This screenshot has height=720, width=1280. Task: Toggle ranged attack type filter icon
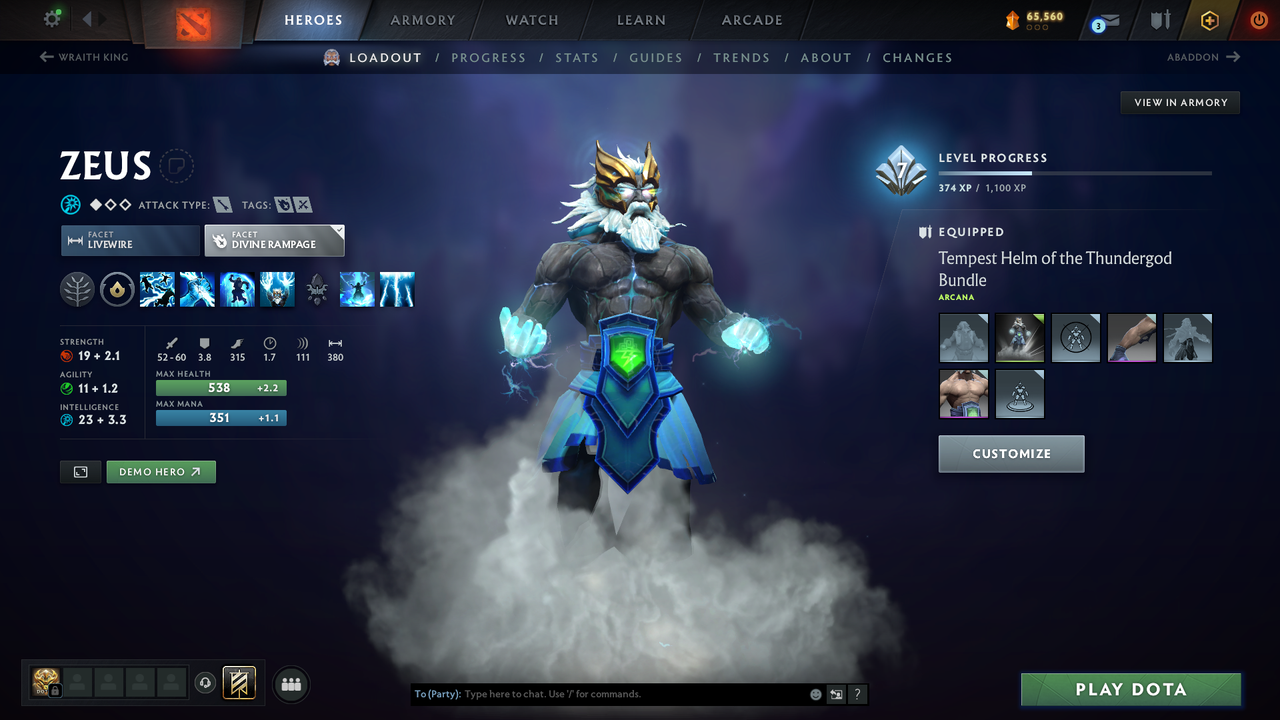click(223, 204)
